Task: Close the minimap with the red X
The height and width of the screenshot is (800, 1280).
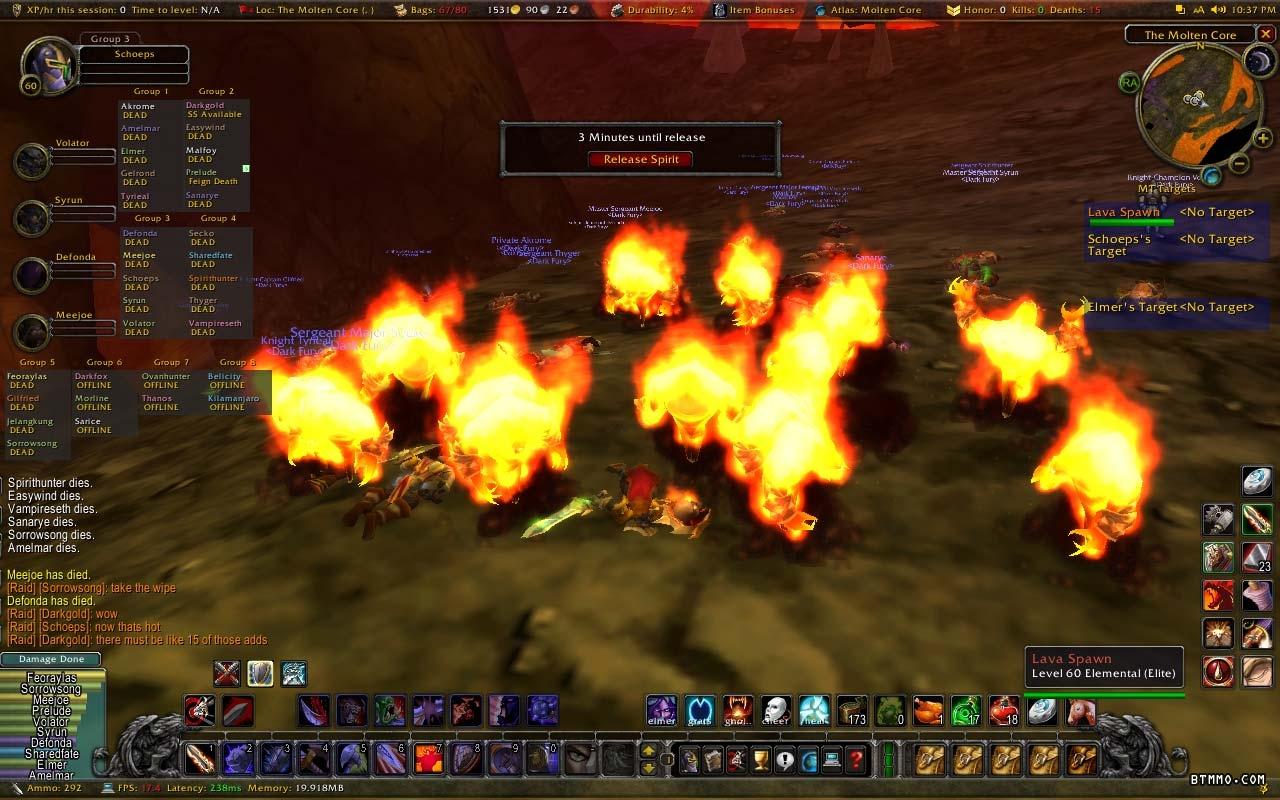Action: pyautogui.click(x=1266, y=34)
